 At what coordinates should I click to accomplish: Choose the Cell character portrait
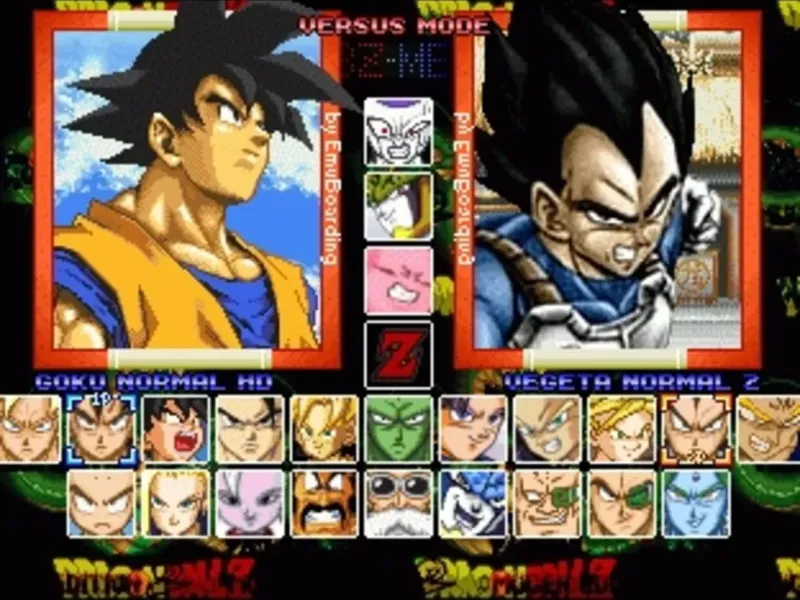(x=398, y=206)
